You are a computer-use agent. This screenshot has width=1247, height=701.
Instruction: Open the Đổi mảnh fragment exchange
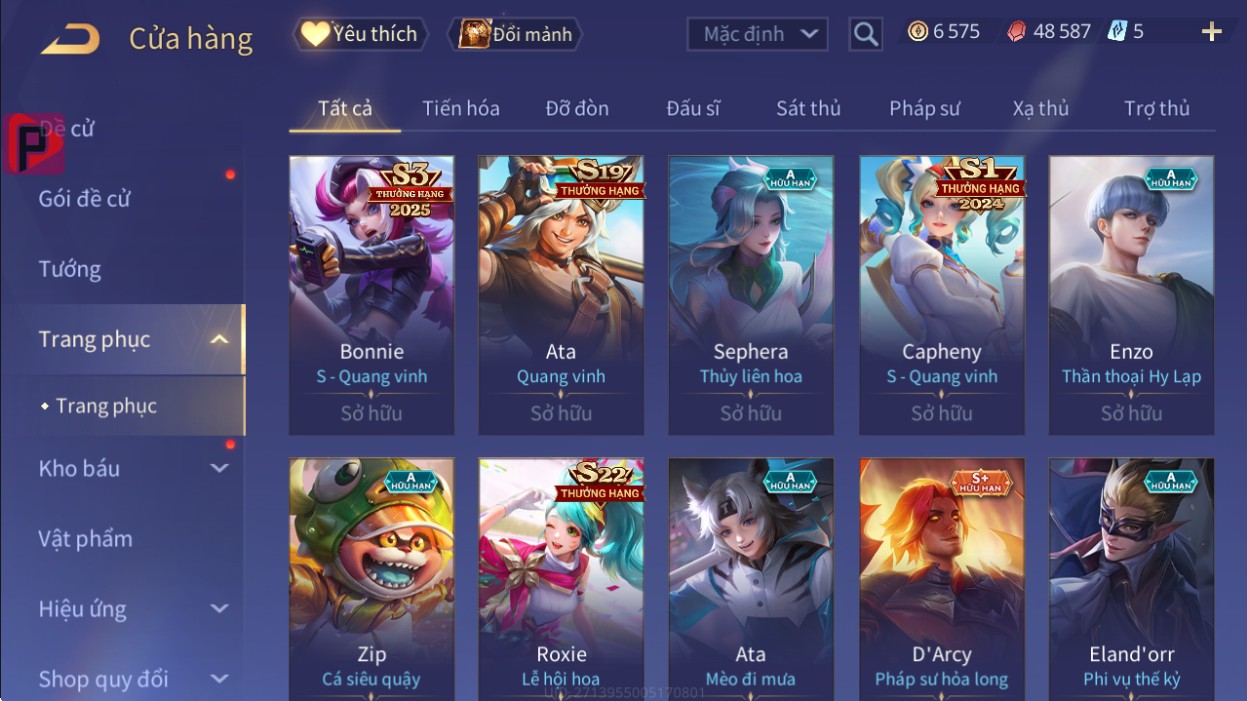514,34
